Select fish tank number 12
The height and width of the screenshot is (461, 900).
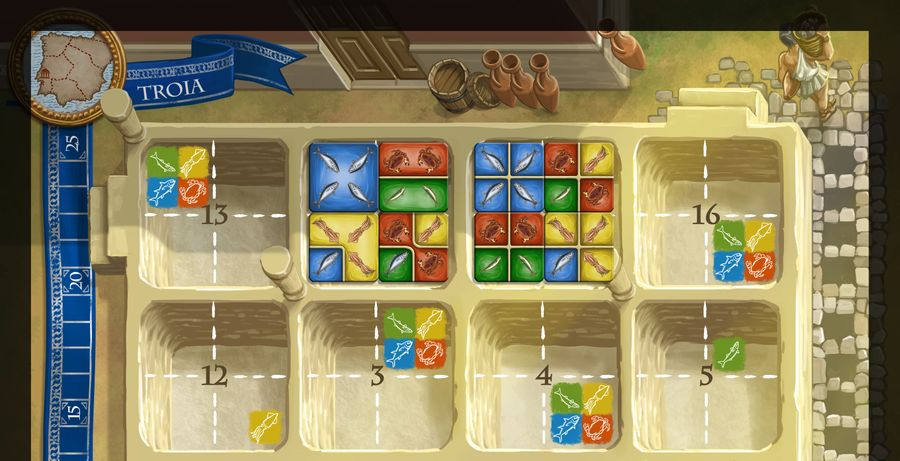(213, 376)
